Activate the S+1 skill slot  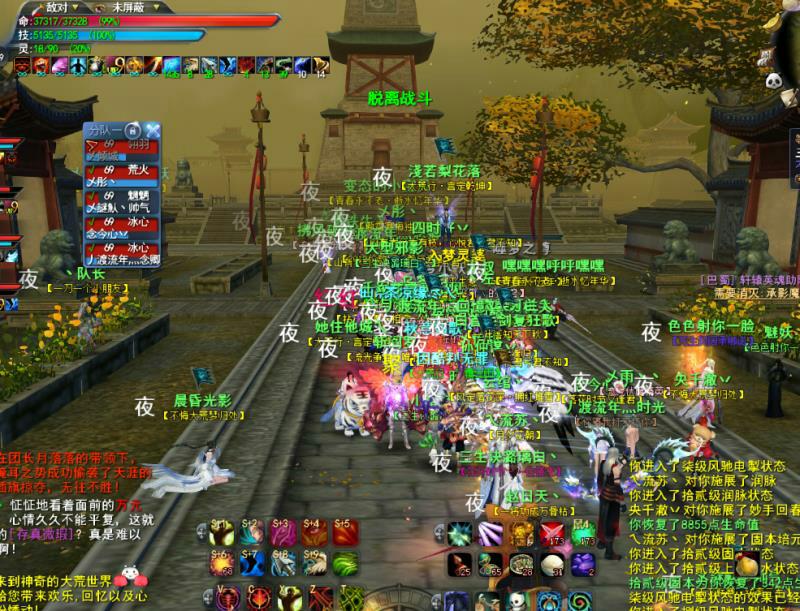coord(223,533)
